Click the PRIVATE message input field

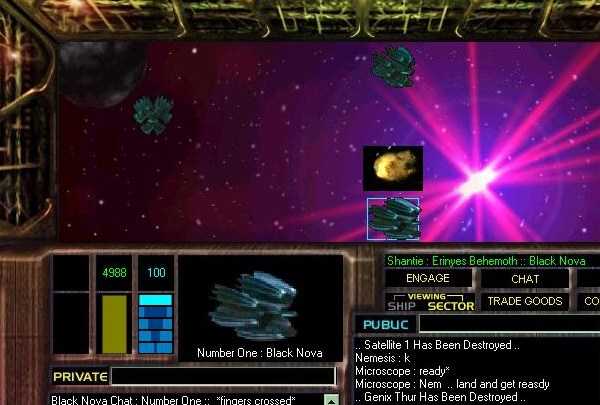[x=223, y=376]
